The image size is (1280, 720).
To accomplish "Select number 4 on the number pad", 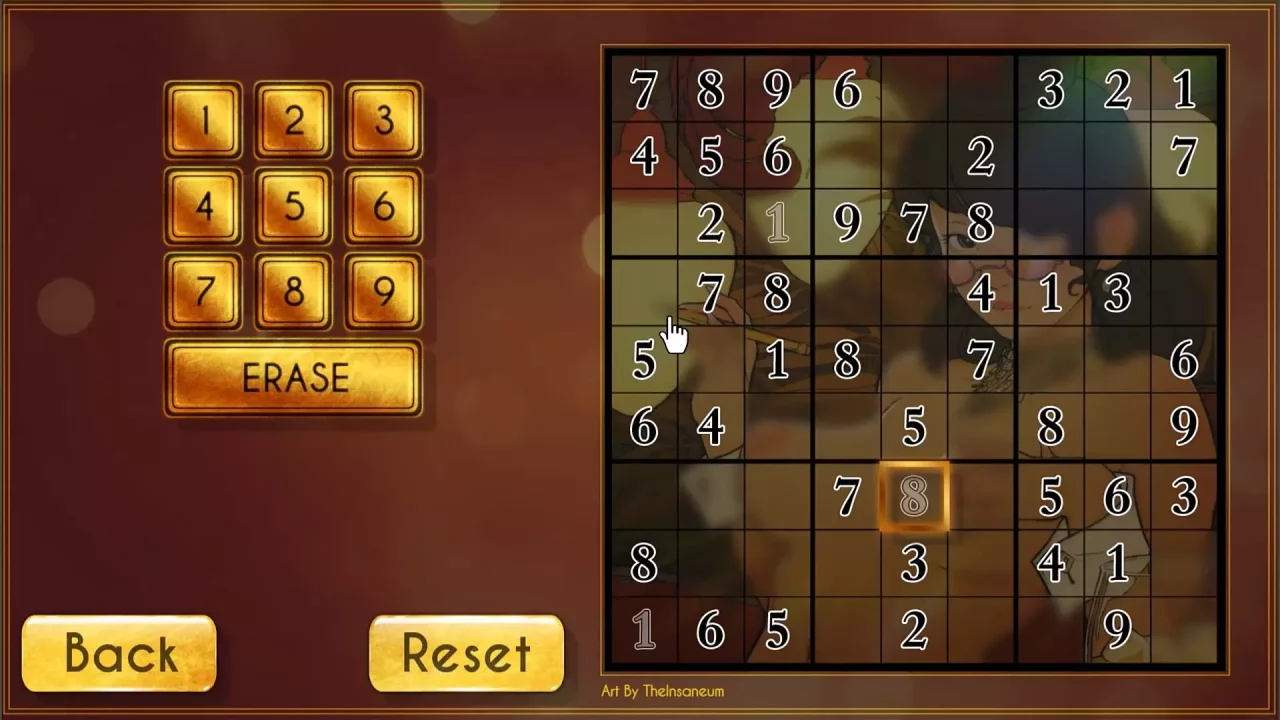I will click(203, 207).
